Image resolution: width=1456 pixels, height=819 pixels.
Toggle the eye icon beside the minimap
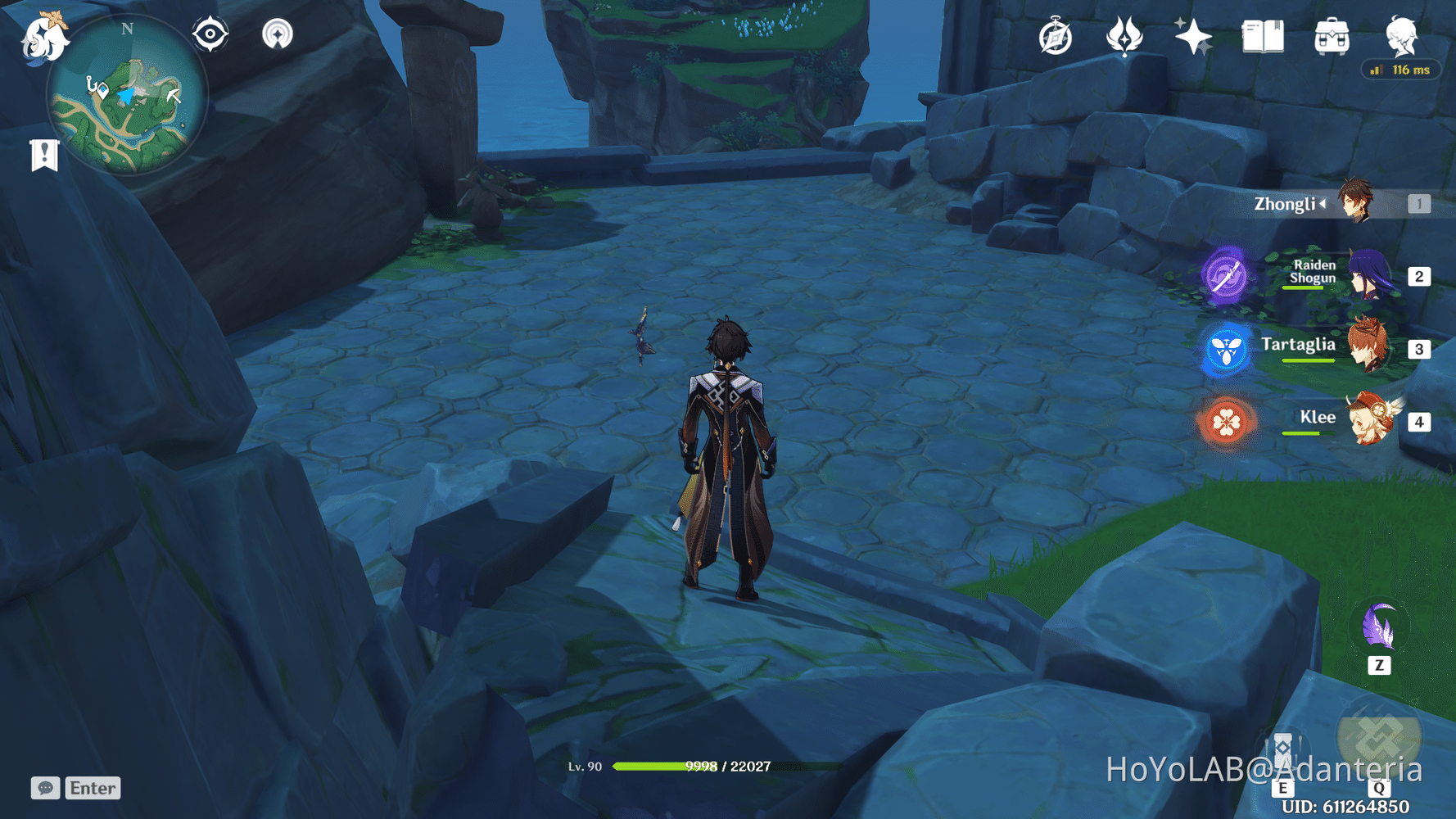pos(210,34)
